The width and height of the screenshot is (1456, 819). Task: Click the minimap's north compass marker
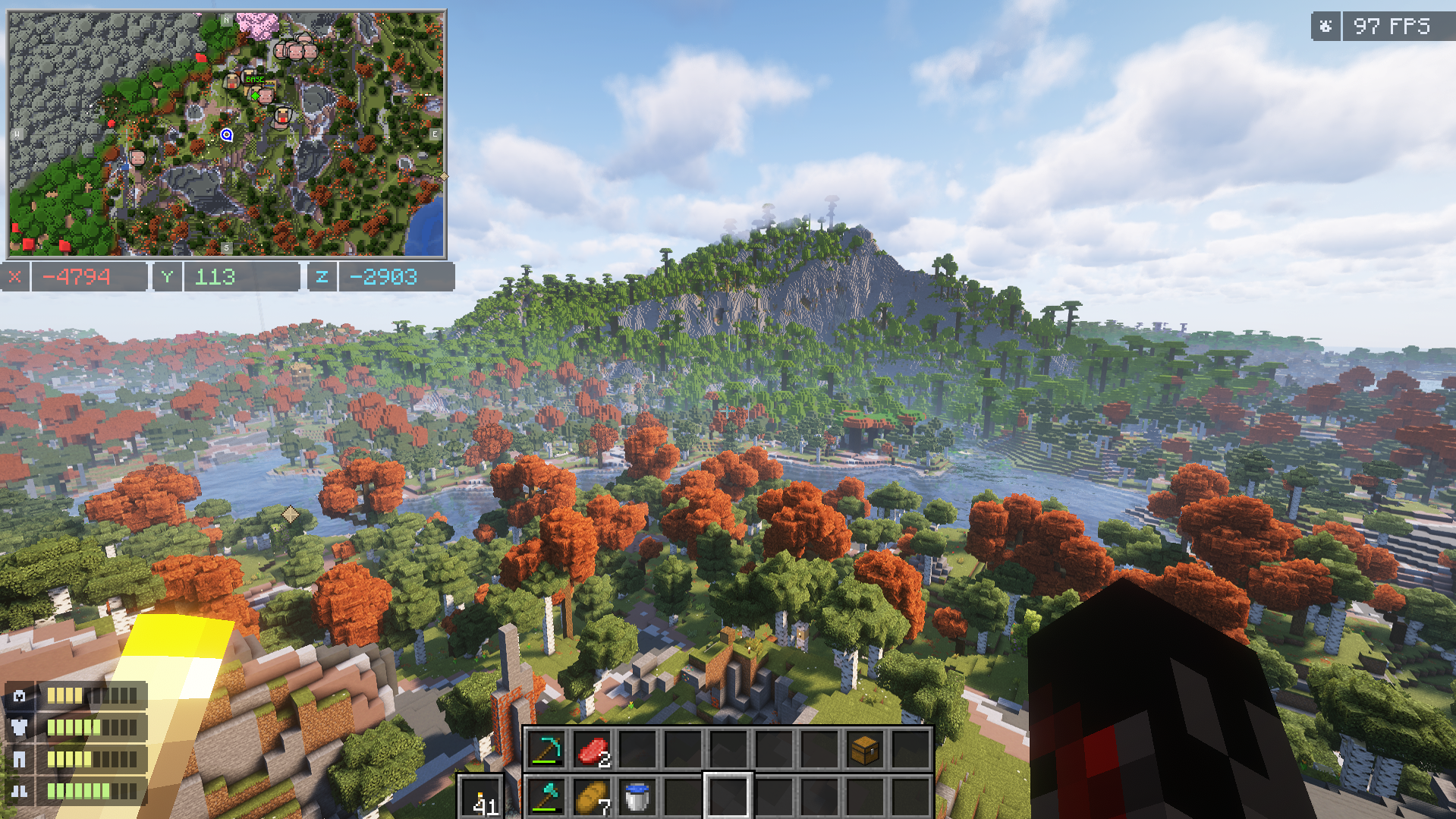coord(226,20)
